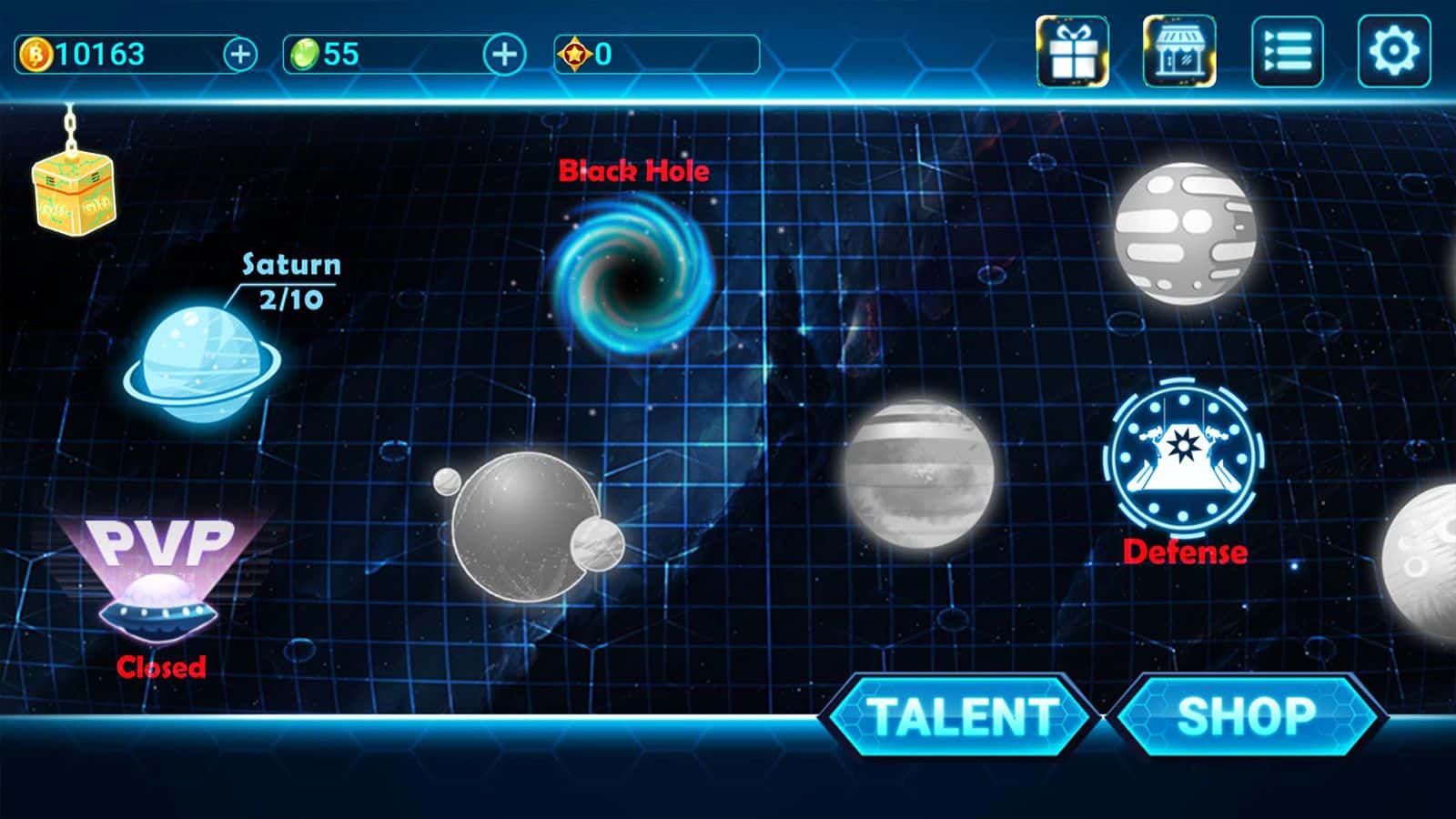The height and width of the screenshot is (819, 1456).
Task: Enter the Black Hole stage
Action: pyautogui.click(x=632, y=273)
